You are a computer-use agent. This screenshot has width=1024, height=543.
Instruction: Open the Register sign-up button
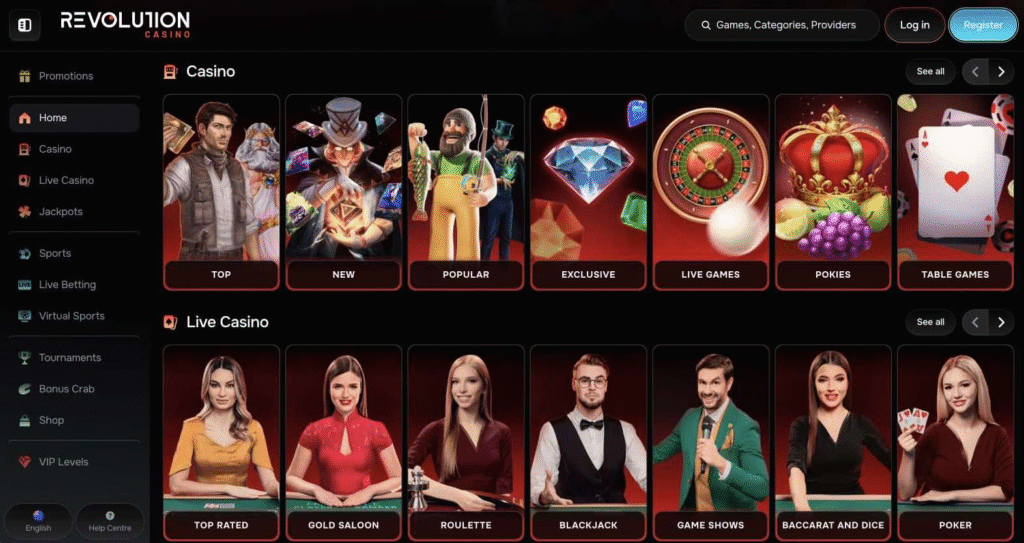[982, 25]
